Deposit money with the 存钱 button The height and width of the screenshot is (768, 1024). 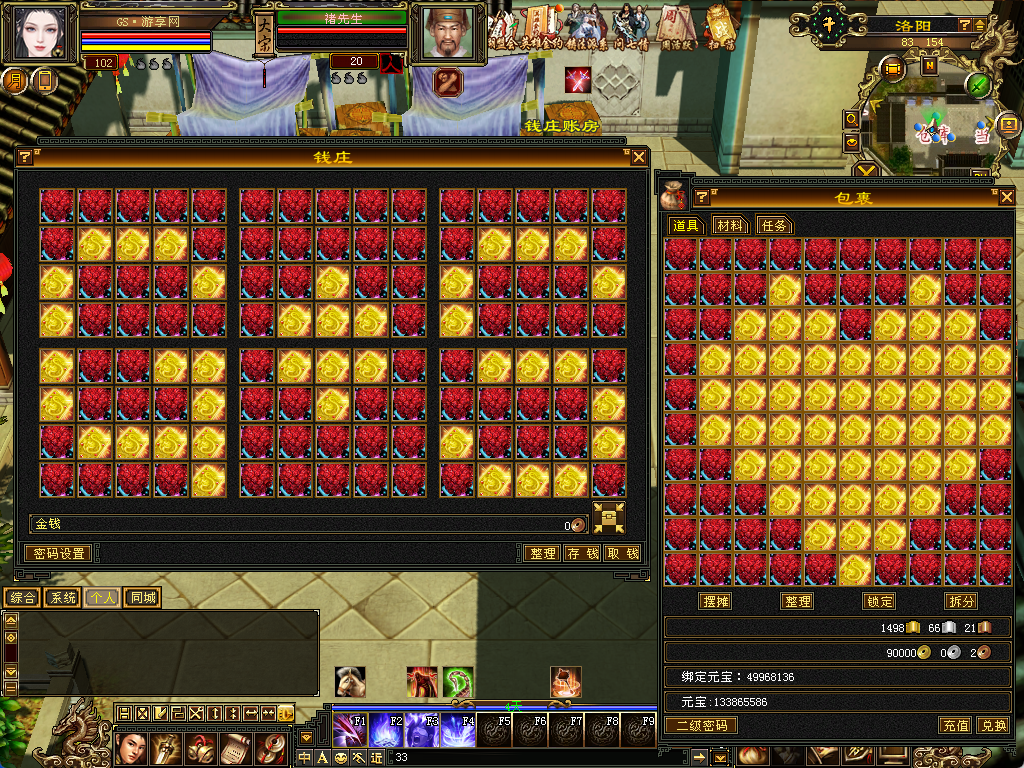point(582,553)
